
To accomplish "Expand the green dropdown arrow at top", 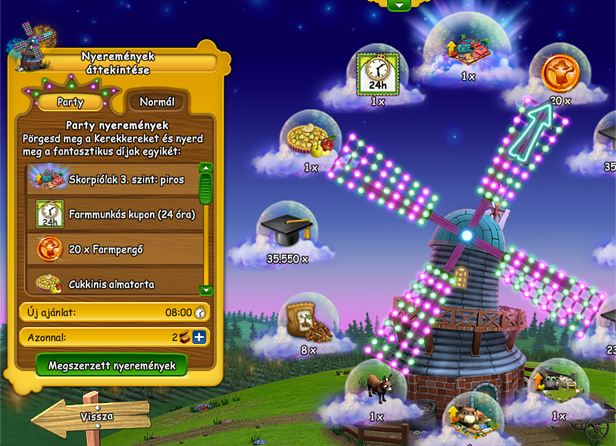I will point(400,5).
